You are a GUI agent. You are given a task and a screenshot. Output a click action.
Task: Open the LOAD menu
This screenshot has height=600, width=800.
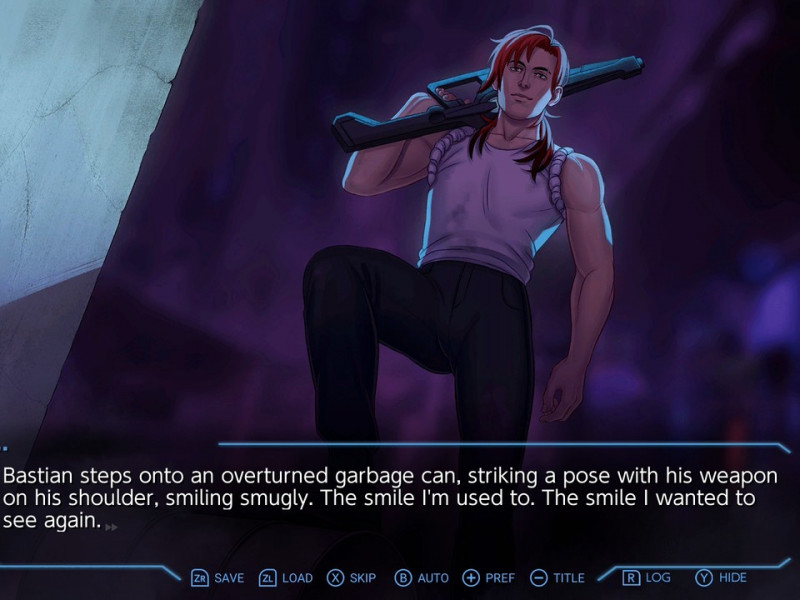pyautogui.click(x=286, y=578)
